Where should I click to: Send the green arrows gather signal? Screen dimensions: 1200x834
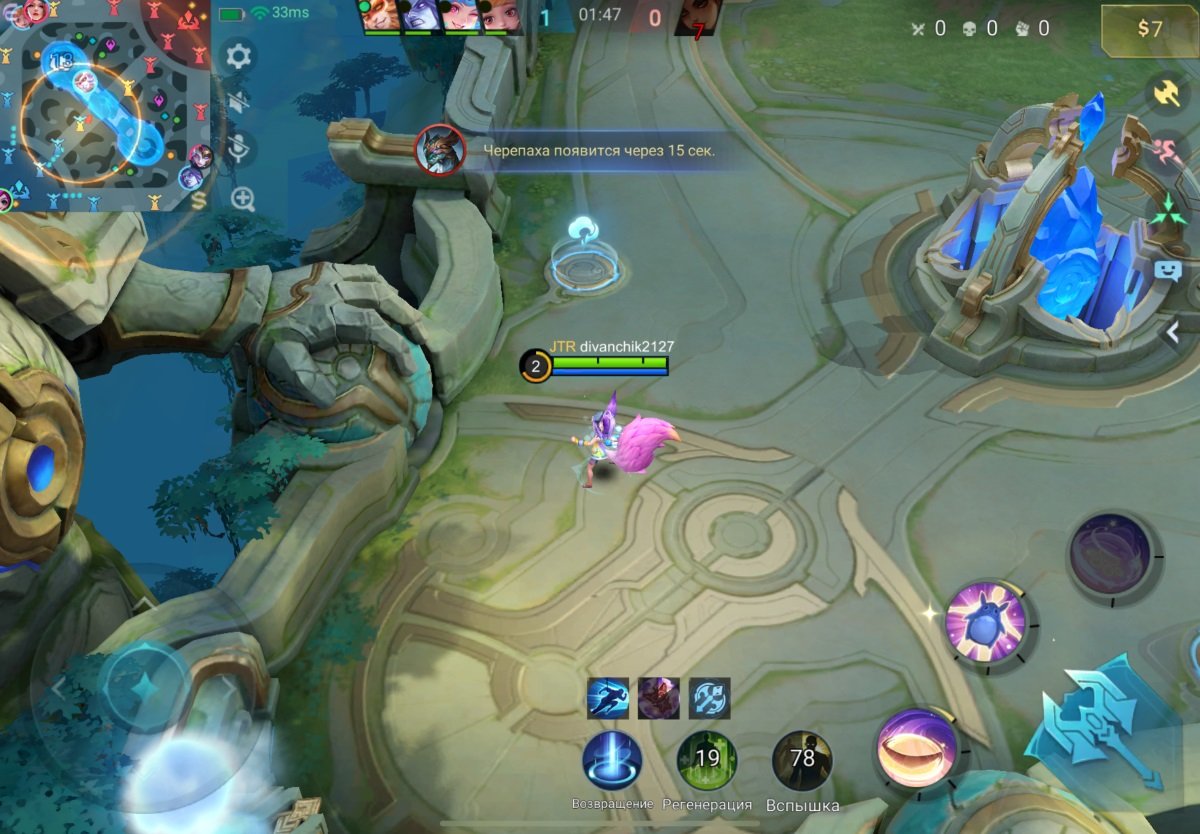[1166, 210]
